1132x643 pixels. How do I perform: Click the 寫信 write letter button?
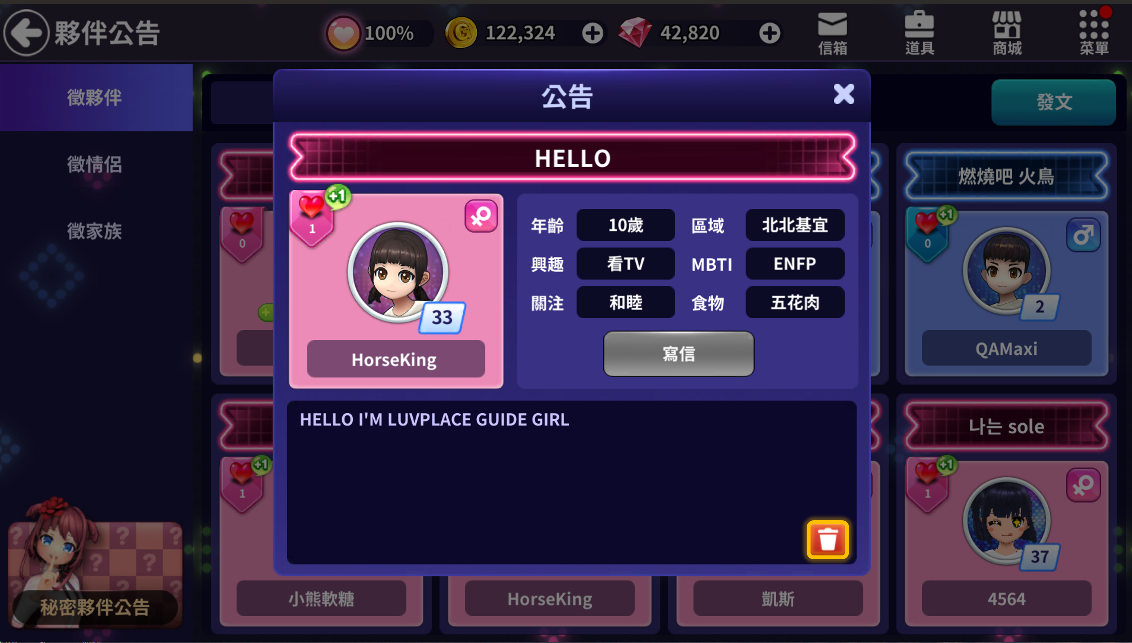pyautogui.click(x=678, y=354)
